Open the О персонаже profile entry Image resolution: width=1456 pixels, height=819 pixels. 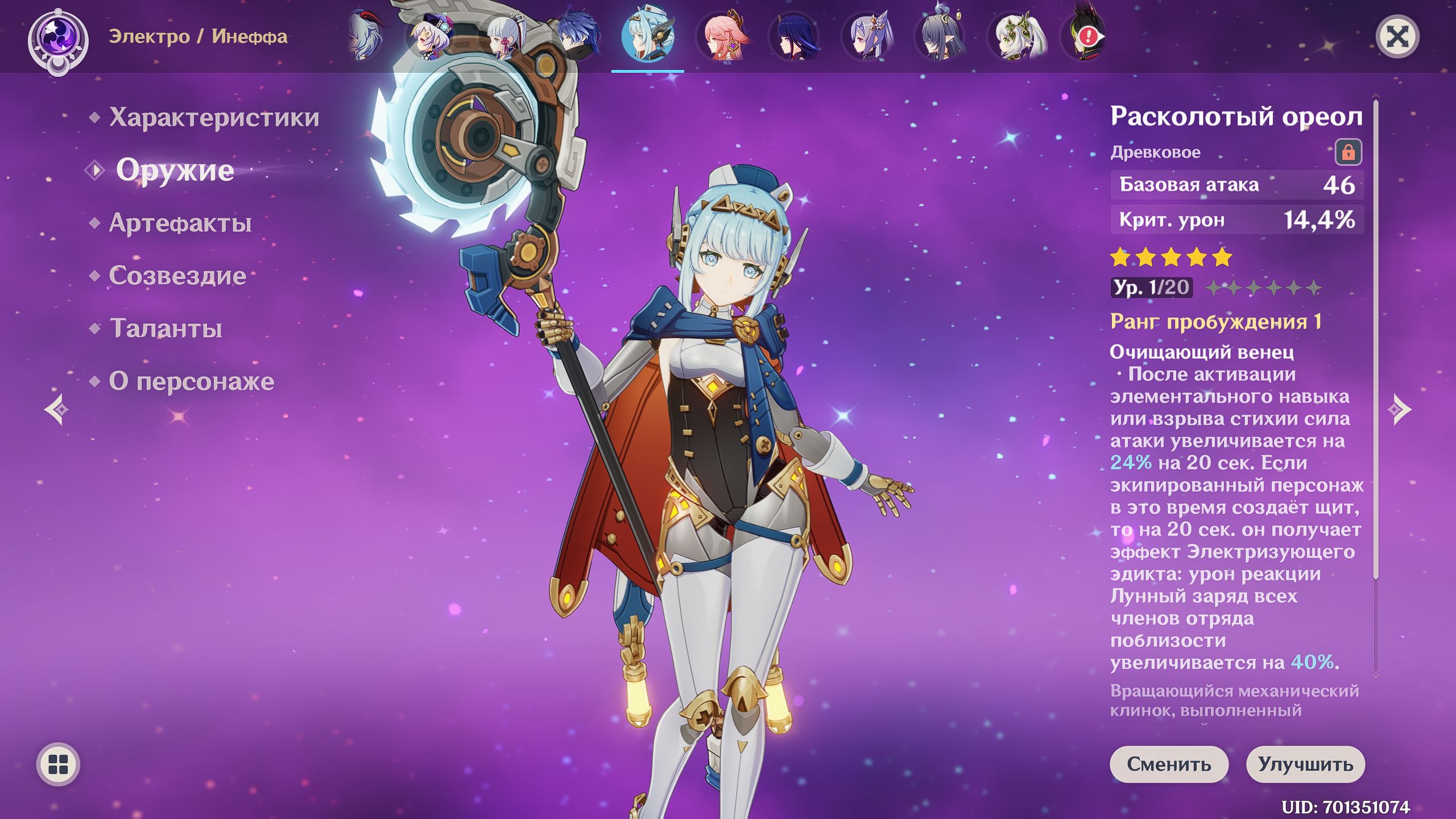click(x=191, y=382)
